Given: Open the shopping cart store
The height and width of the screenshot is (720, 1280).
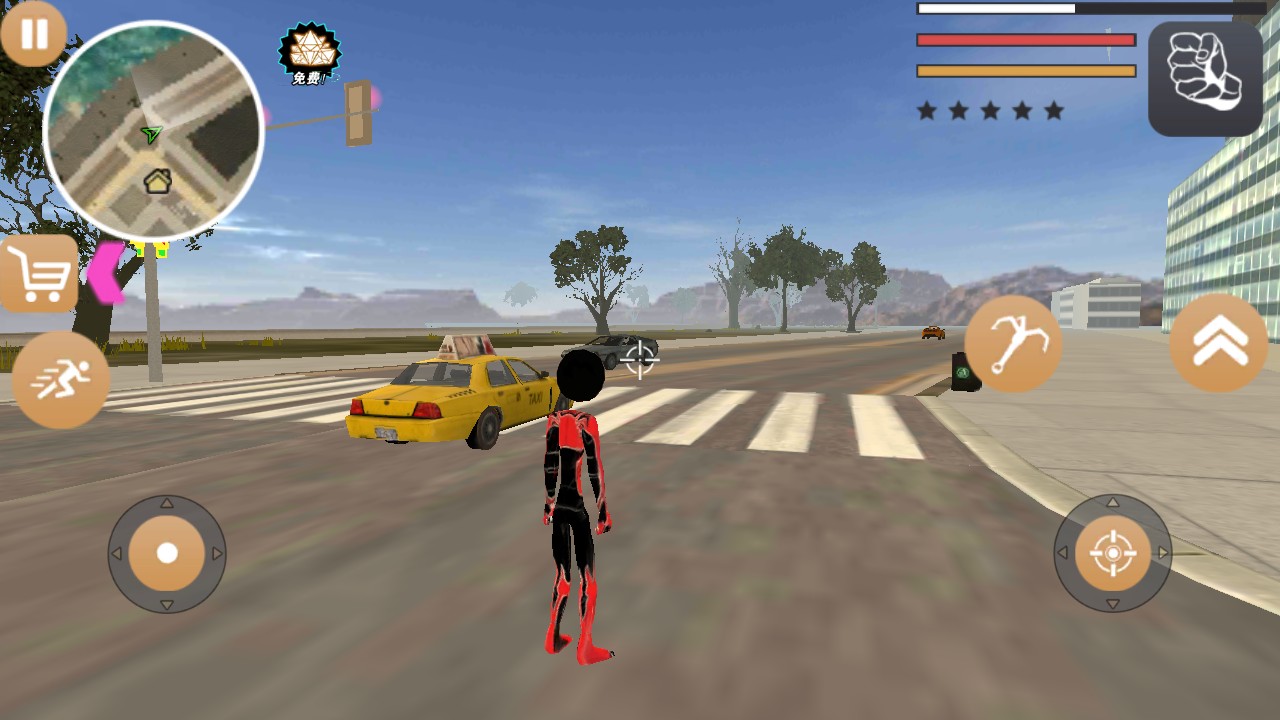Looking at the screenshot, I should pos(39,273).
